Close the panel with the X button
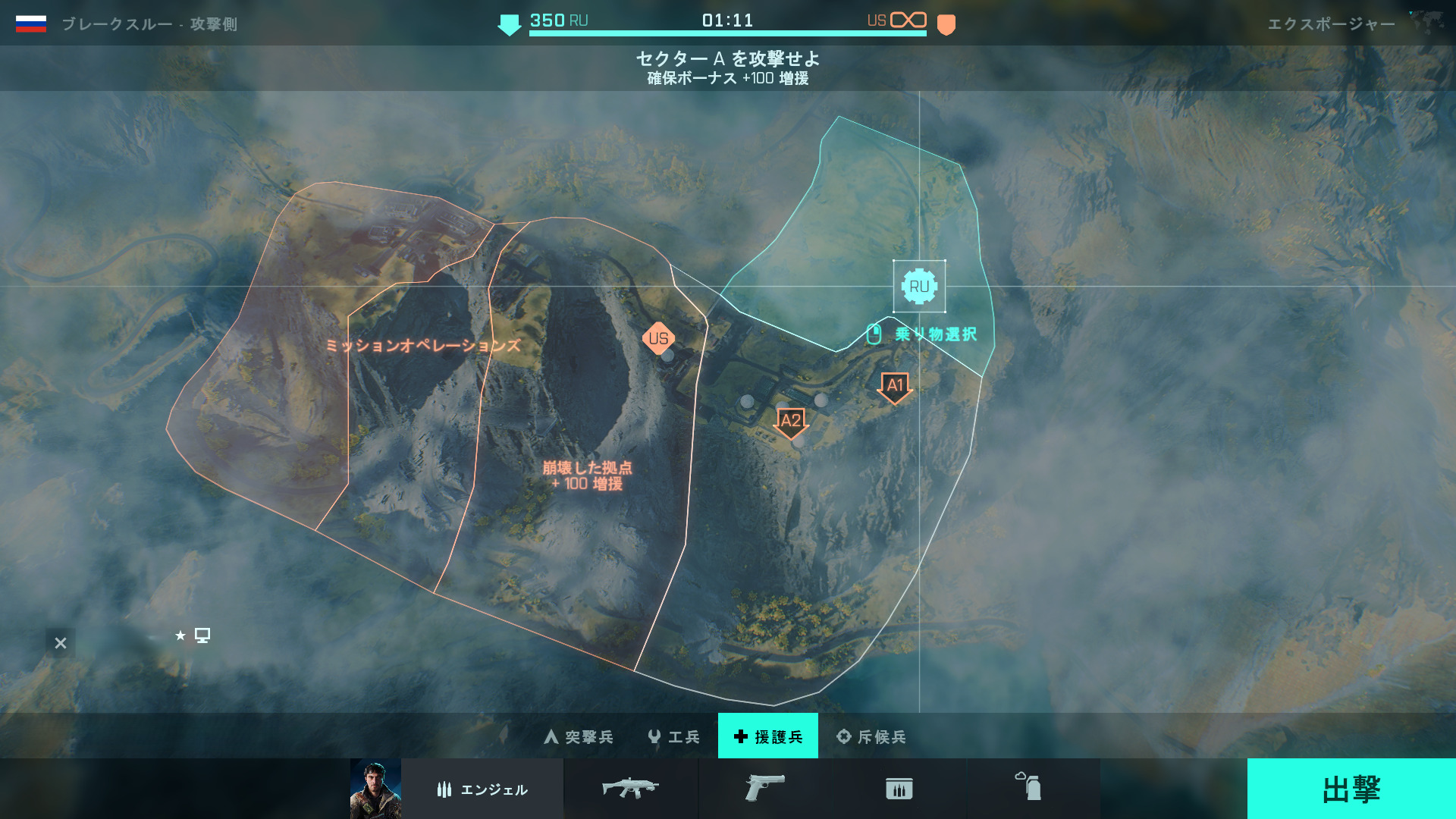The height and width of the screenshot is (819, 1456). 61,643
